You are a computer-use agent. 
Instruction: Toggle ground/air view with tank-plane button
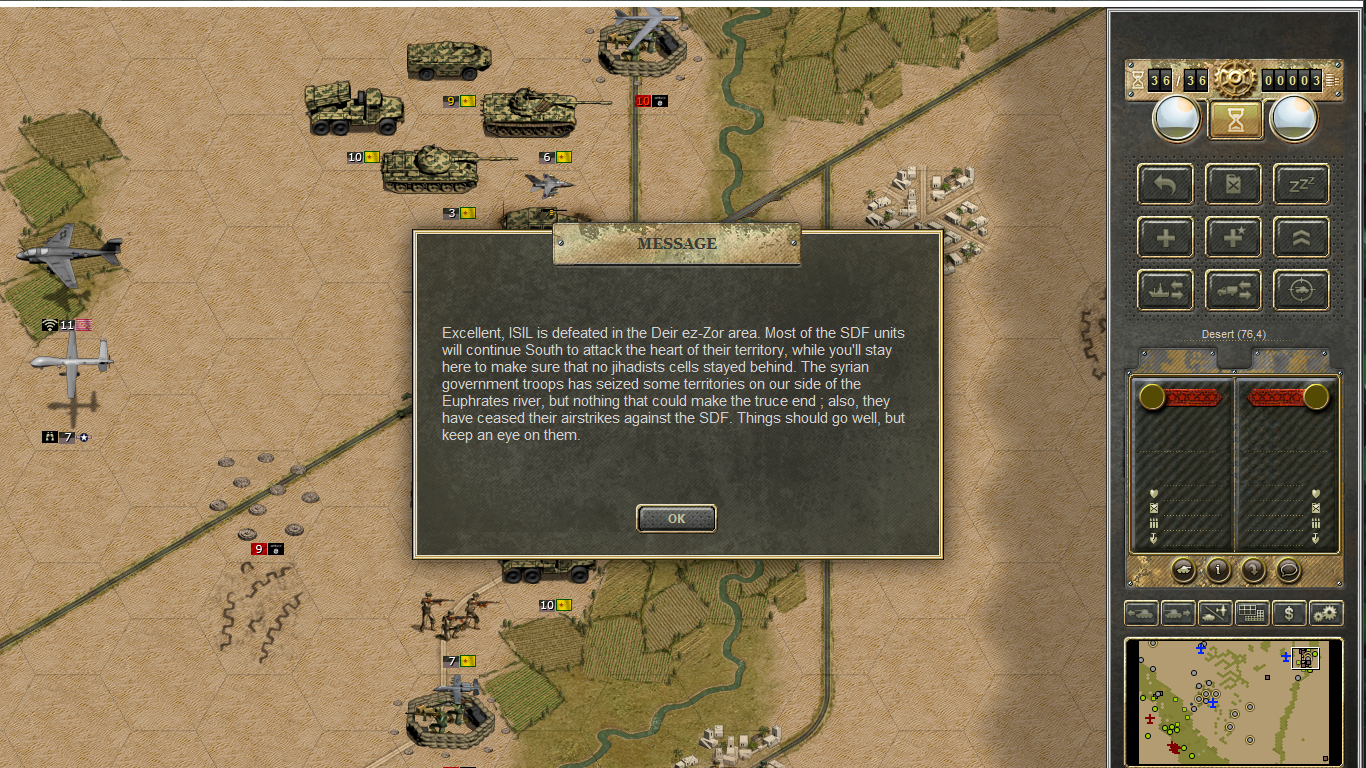1215,613
